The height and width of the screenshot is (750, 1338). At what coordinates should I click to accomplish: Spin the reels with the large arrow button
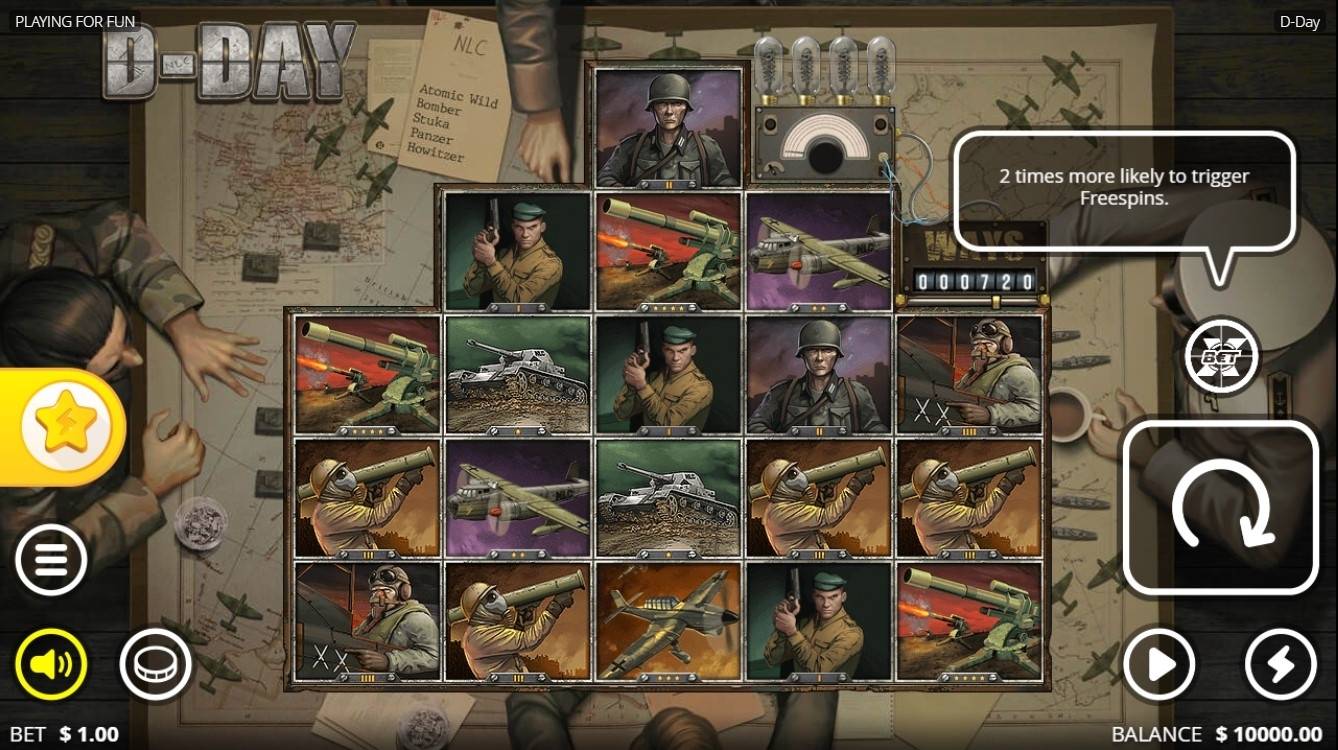pos(1220,507)
